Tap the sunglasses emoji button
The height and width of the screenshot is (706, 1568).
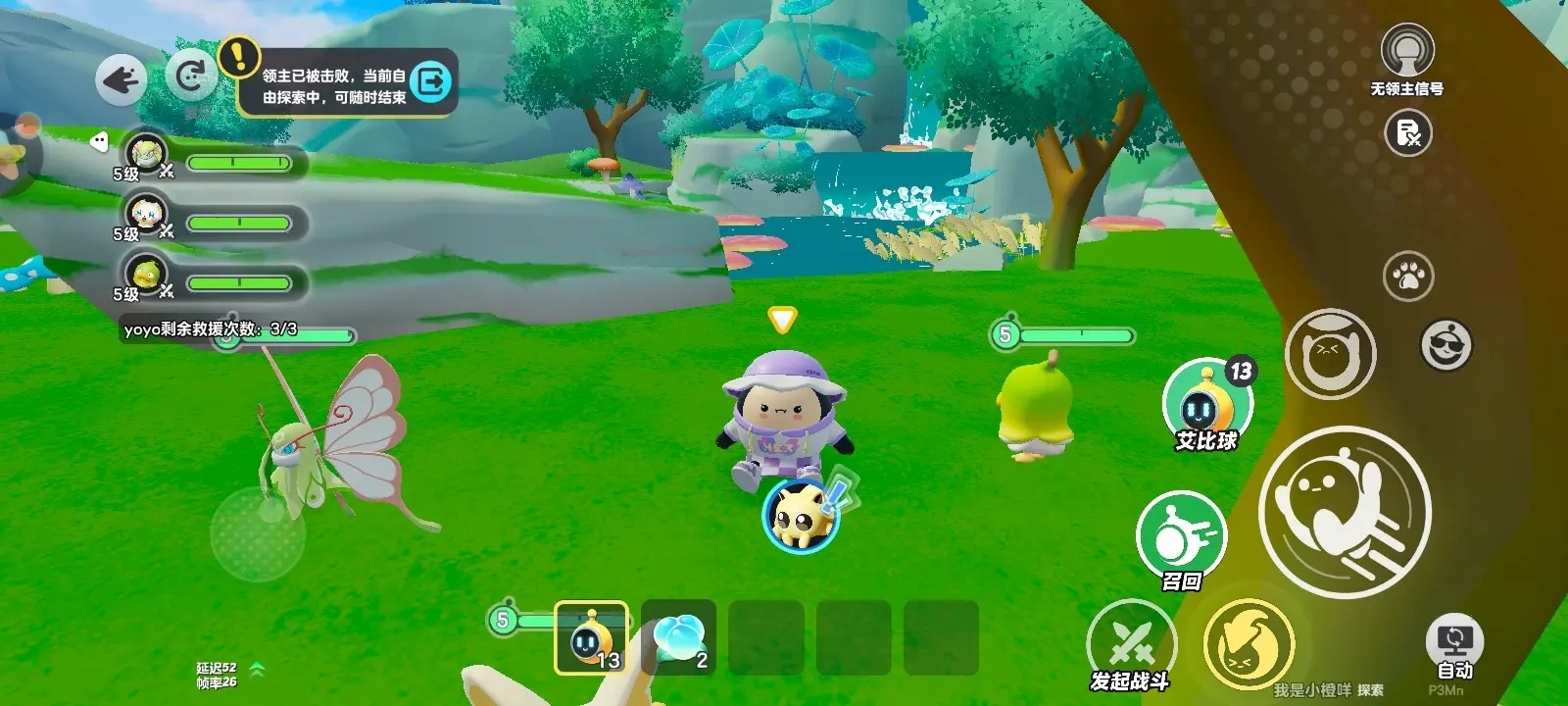pos(1445,345)
